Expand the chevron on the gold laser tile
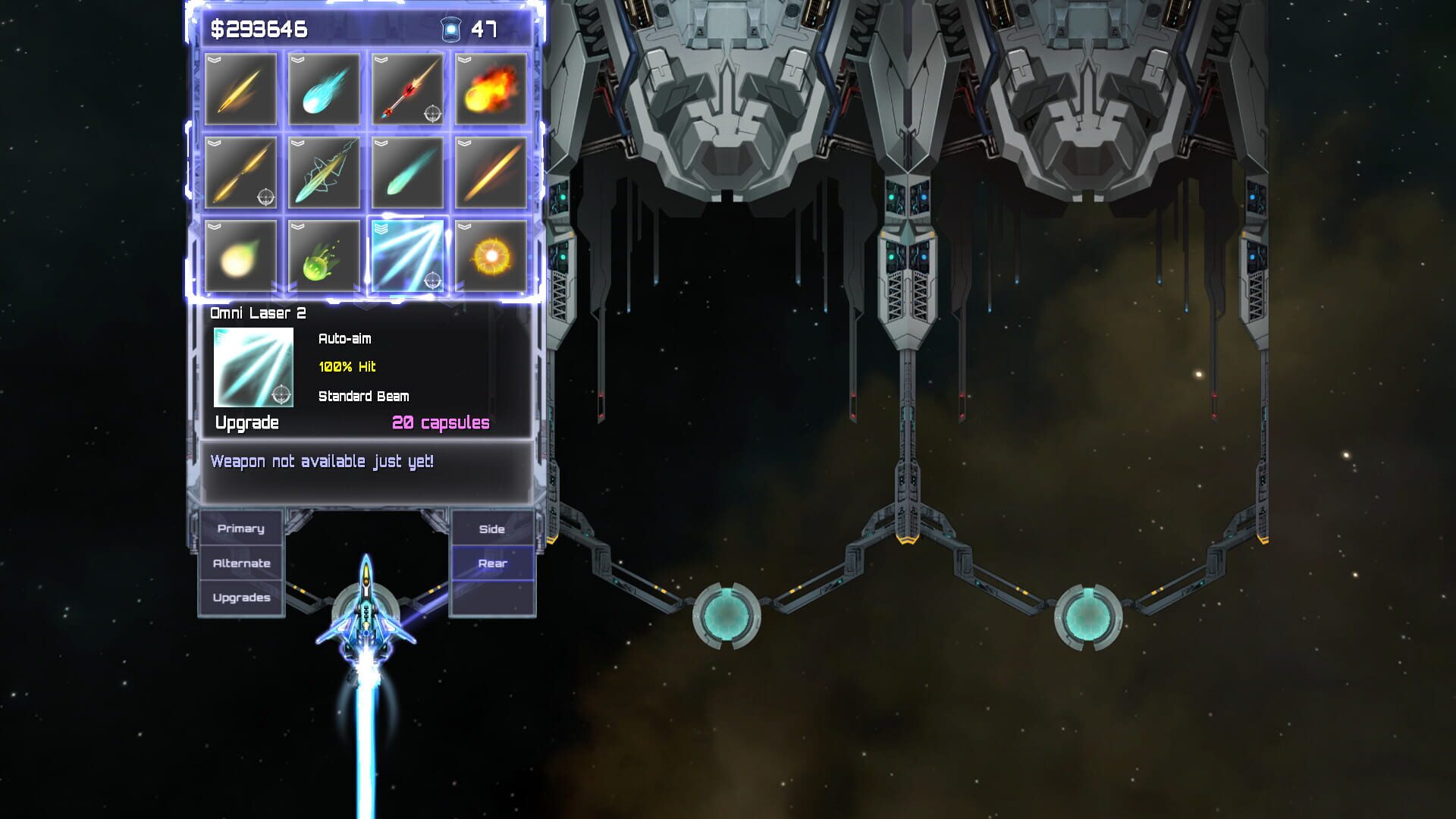Image resolution: width=1456 pixels, height=819 pixels. 216,61
